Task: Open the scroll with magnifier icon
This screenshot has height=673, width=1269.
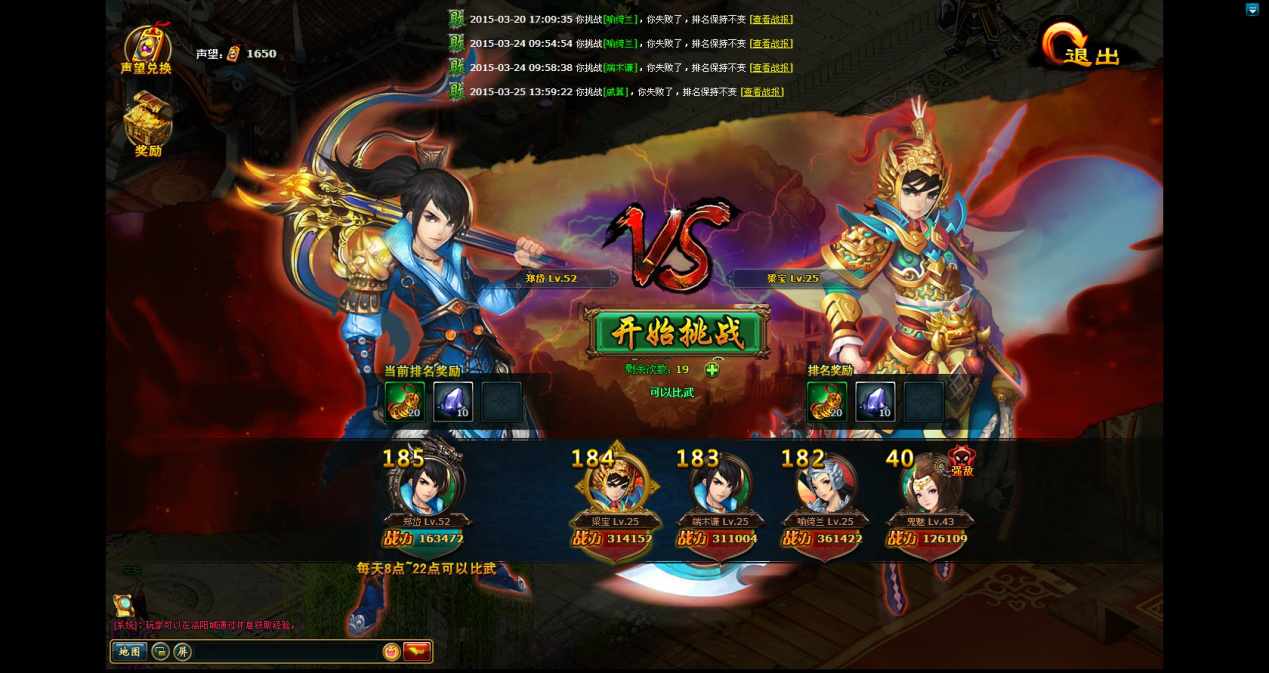Action: click(124, 604)
